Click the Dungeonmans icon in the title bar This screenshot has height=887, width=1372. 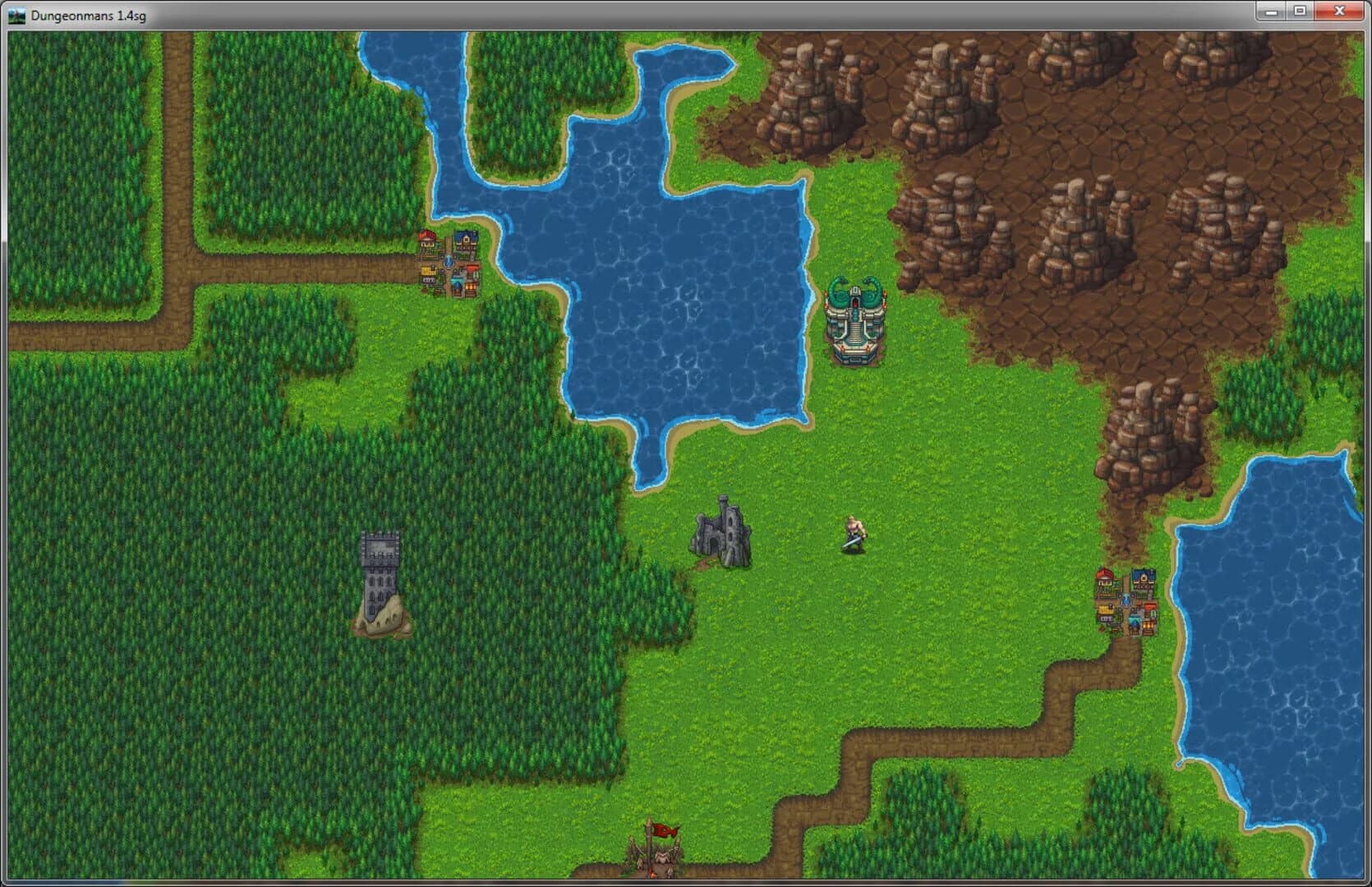coord(16,11)
